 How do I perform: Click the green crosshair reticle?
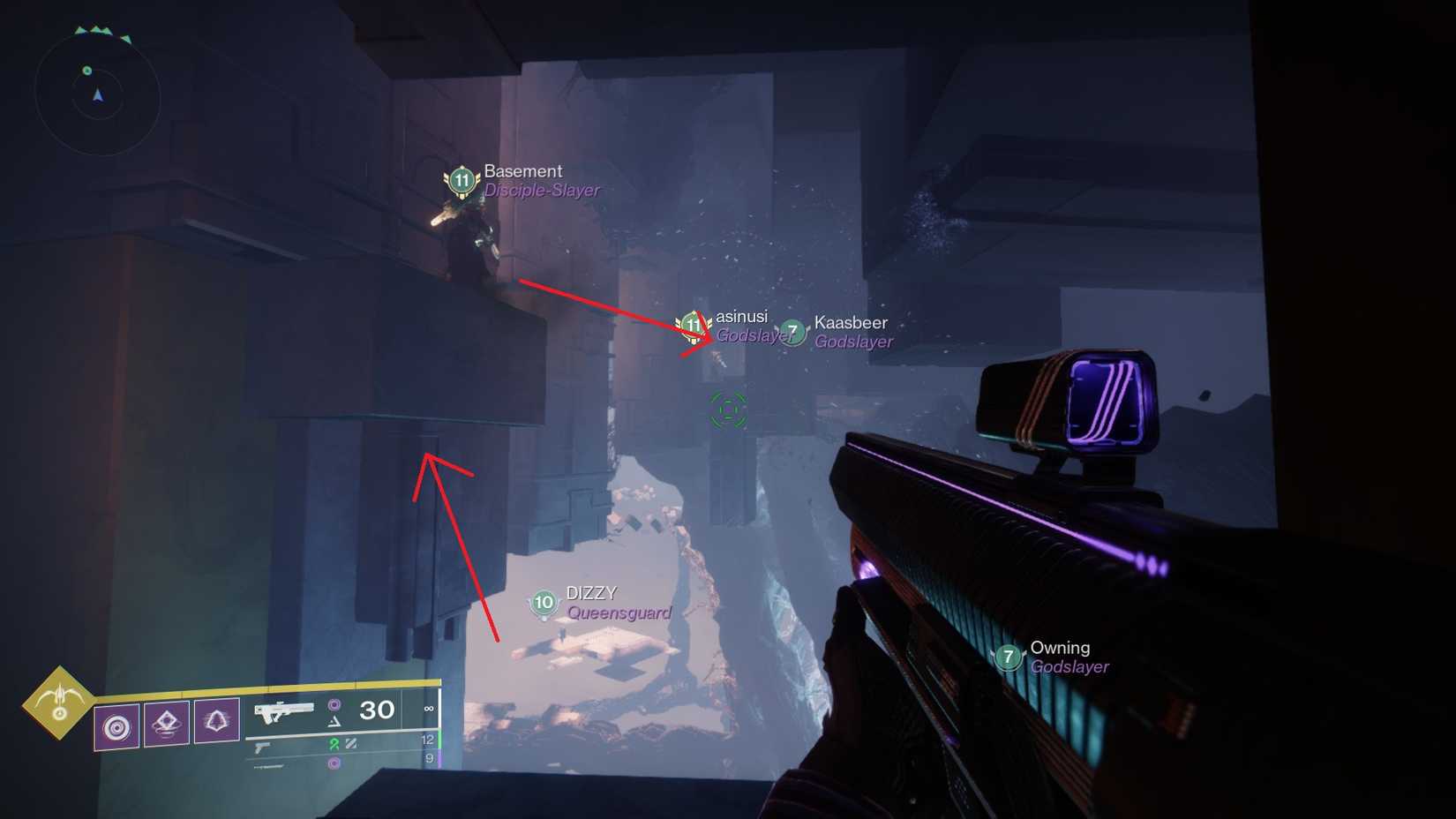[x=725, y=411]
